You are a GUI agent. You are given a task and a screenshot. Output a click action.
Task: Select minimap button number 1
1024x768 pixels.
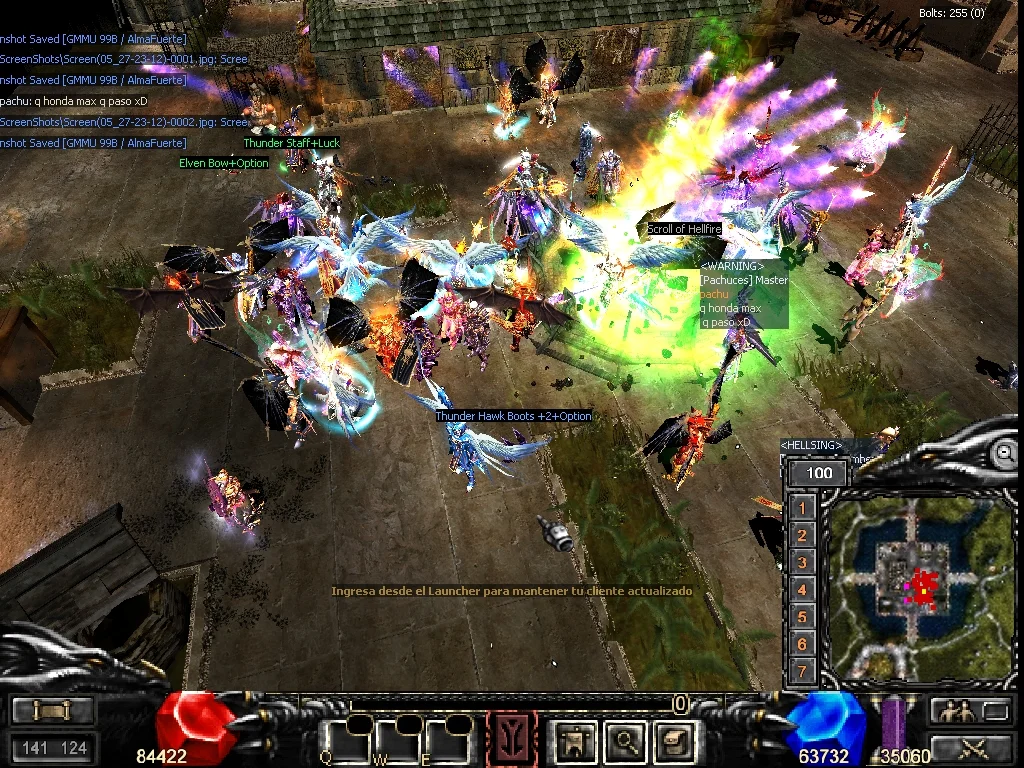tap(801, 508)
